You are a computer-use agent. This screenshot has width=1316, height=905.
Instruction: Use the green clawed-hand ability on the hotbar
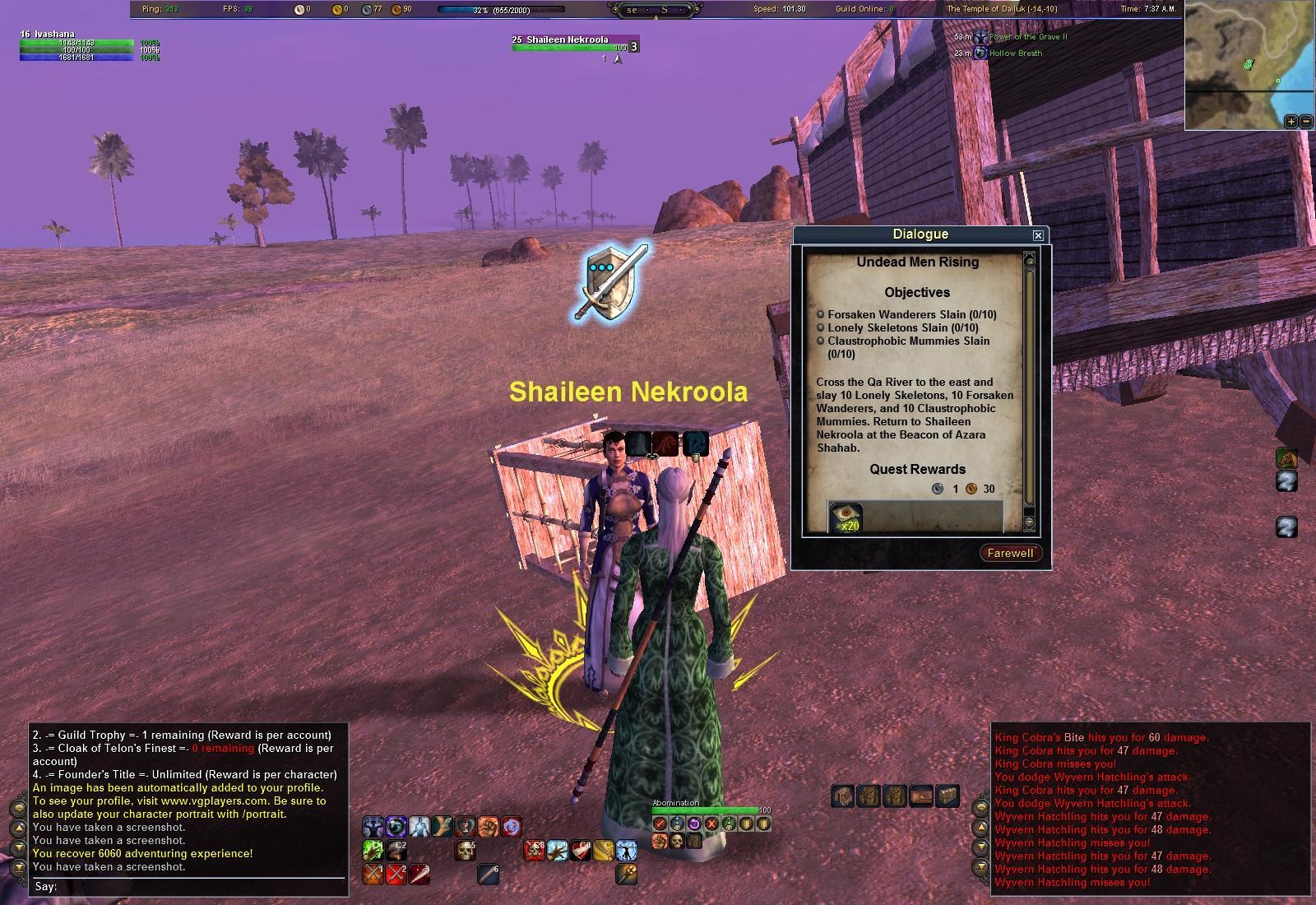(x=372, y=851)
